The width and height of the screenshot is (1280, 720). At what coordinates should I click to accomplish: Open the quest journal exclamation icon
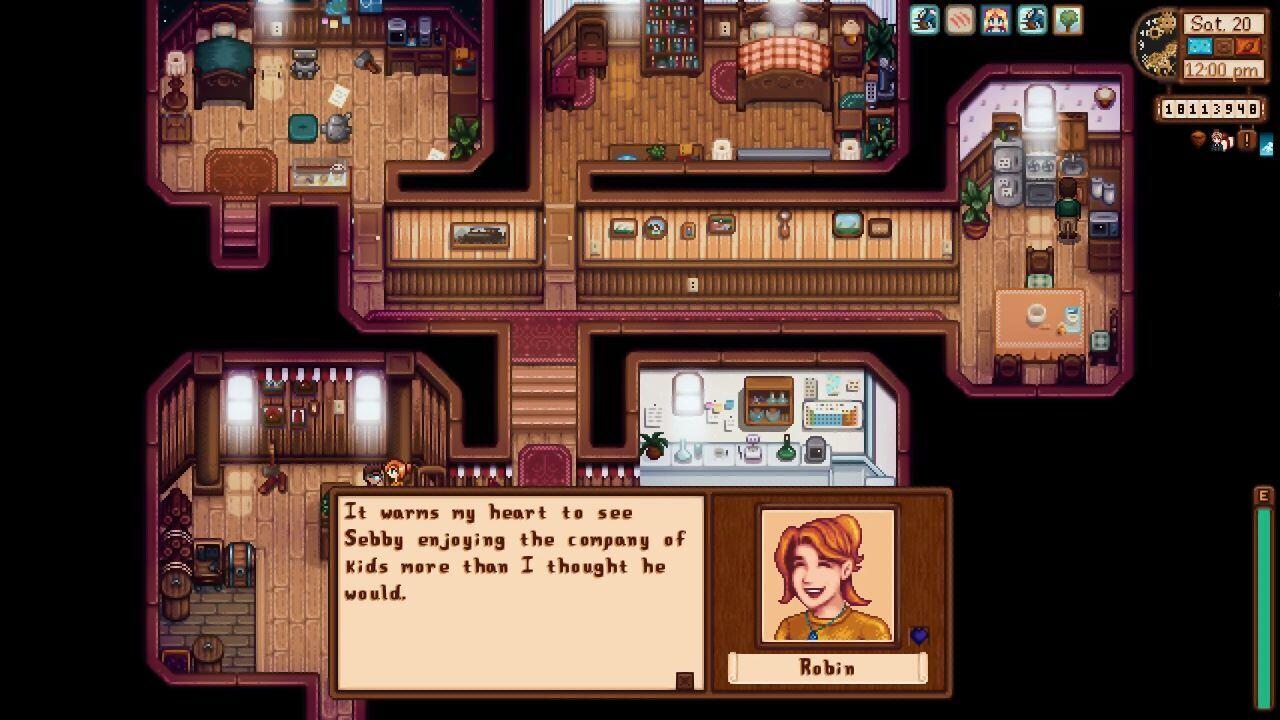(1246, 141)
